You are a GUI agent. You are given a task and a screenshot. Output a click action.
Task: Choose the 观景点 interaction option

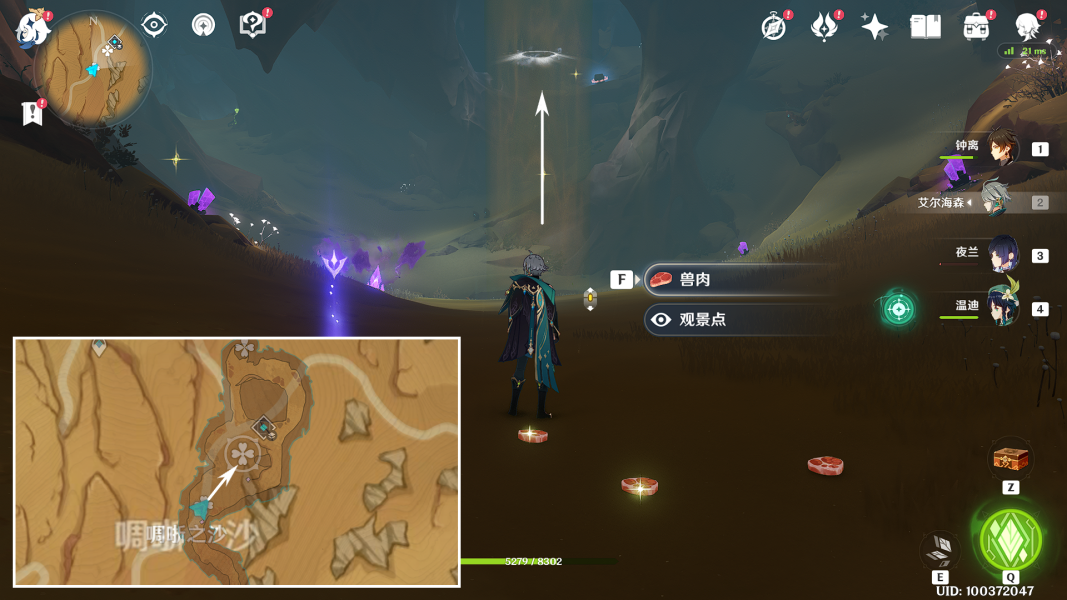click(740, 320)
